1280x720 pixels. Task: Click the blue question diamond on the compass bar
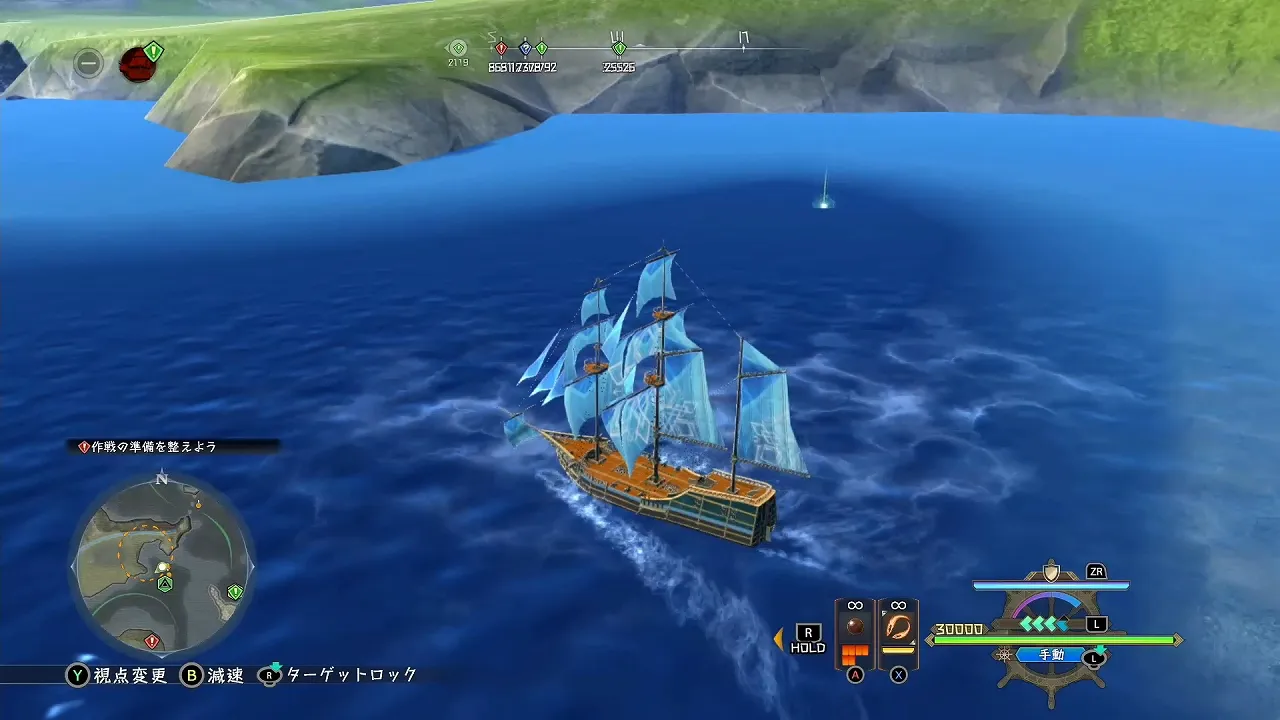[x=524, y=47]
